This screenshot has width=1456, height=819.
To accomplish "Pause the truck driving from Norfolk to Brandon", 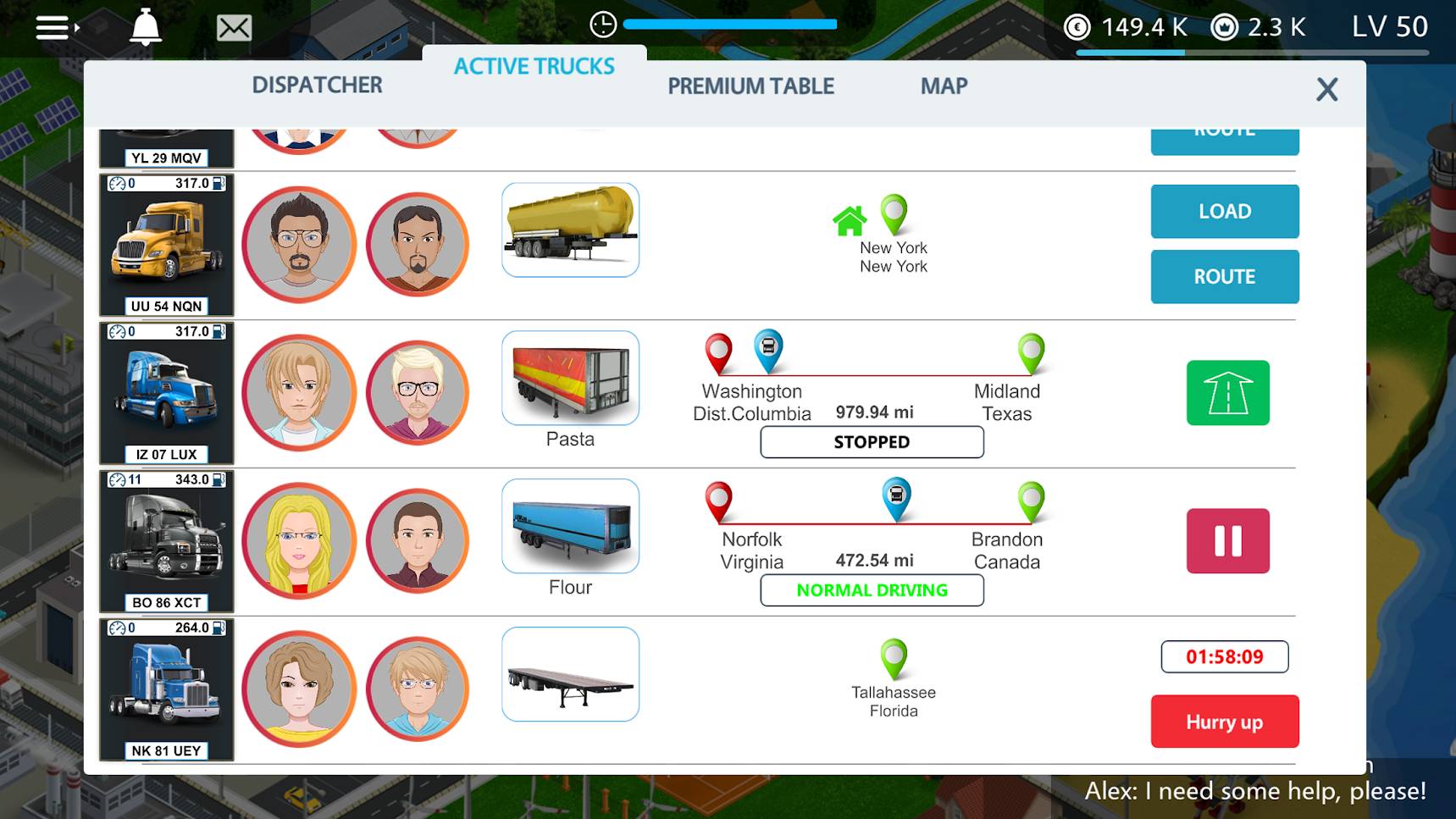I will click(x=1226, y=541).
